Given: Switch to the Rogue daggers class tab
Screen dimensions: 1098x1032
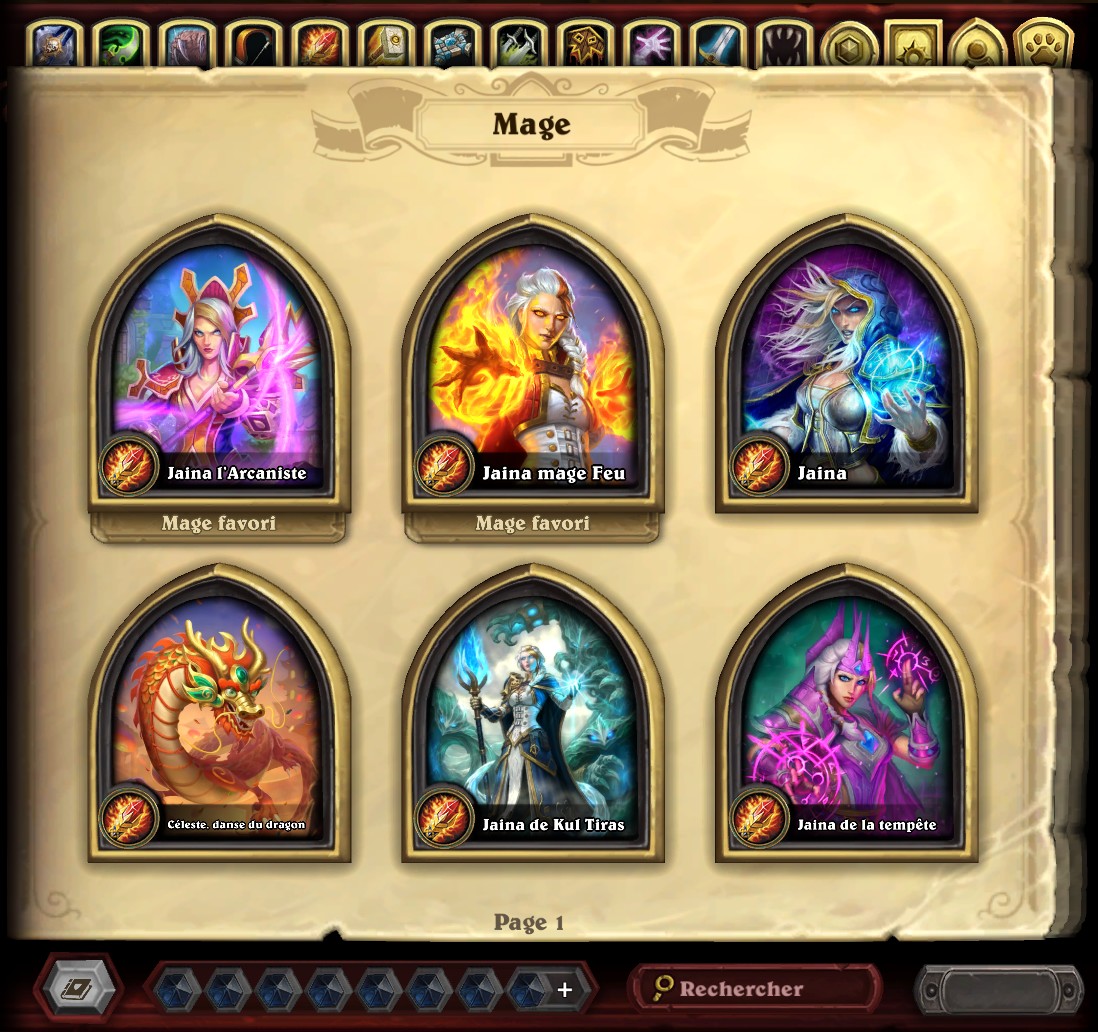Looking at the screenshot, I should pyautogui.click(x=518, y=45).
